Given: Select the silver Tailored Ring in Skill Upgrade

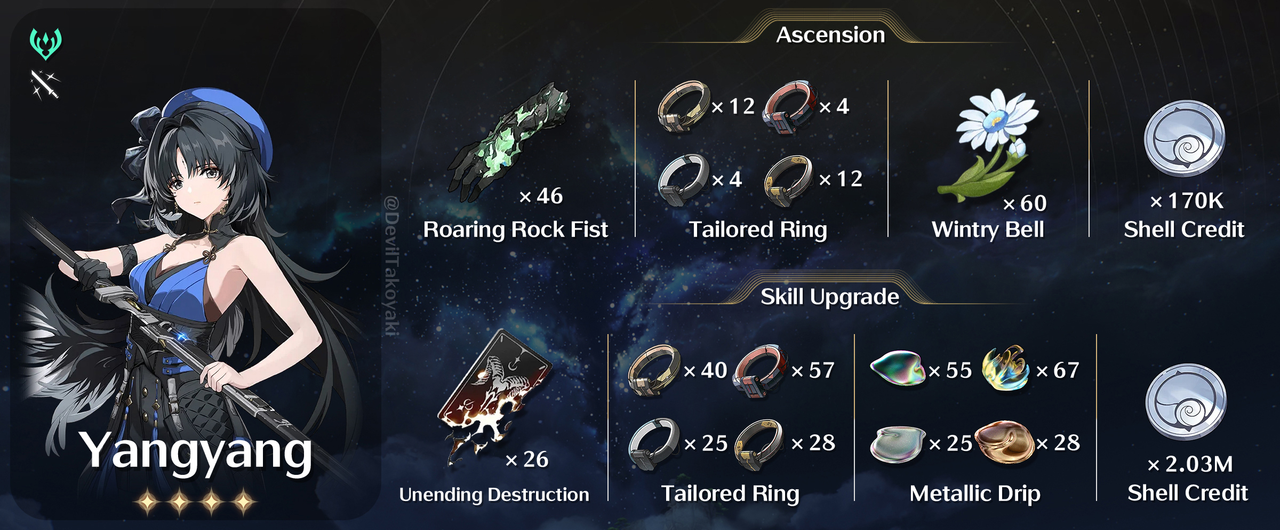Looking at the screenshot, I should click(654, 443).
